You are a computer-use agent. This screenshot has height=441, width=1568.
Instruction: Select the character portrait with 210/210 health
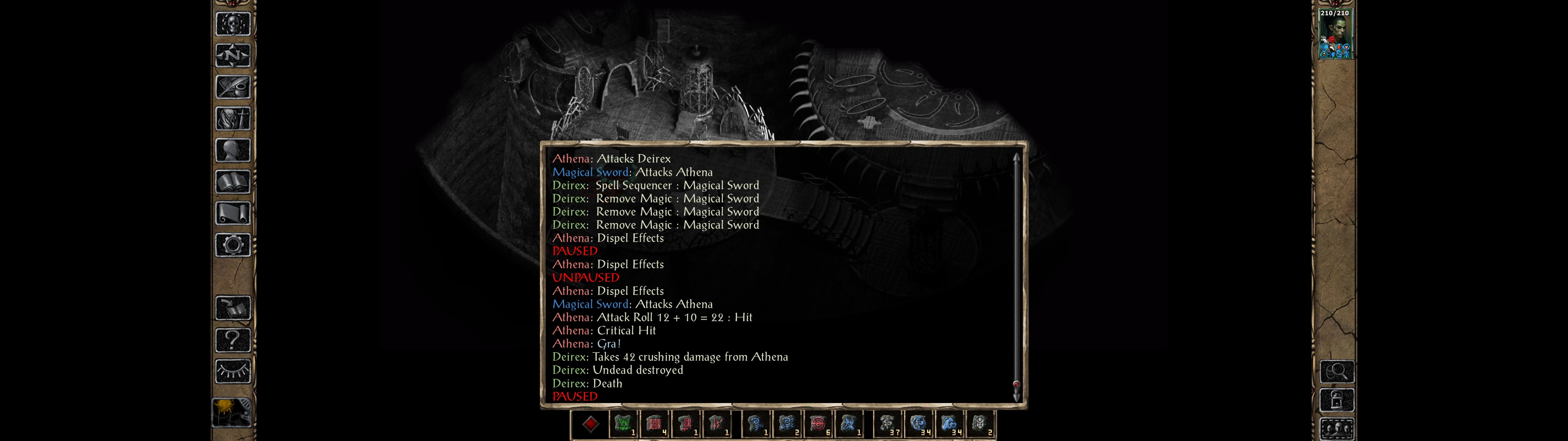click(x=1334, y=34)
